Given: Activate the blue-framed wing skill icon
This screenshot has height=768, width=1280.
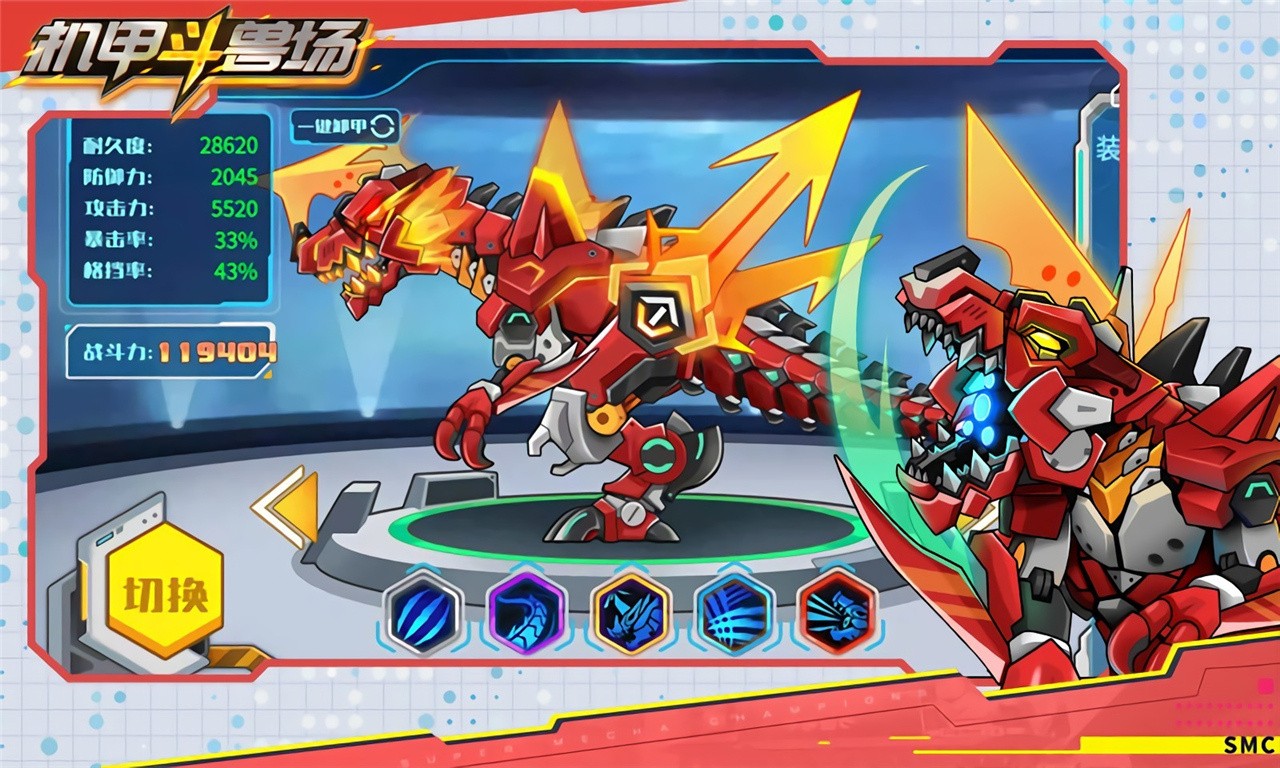Looking at the screenshot, I should (x=733, y=612).
